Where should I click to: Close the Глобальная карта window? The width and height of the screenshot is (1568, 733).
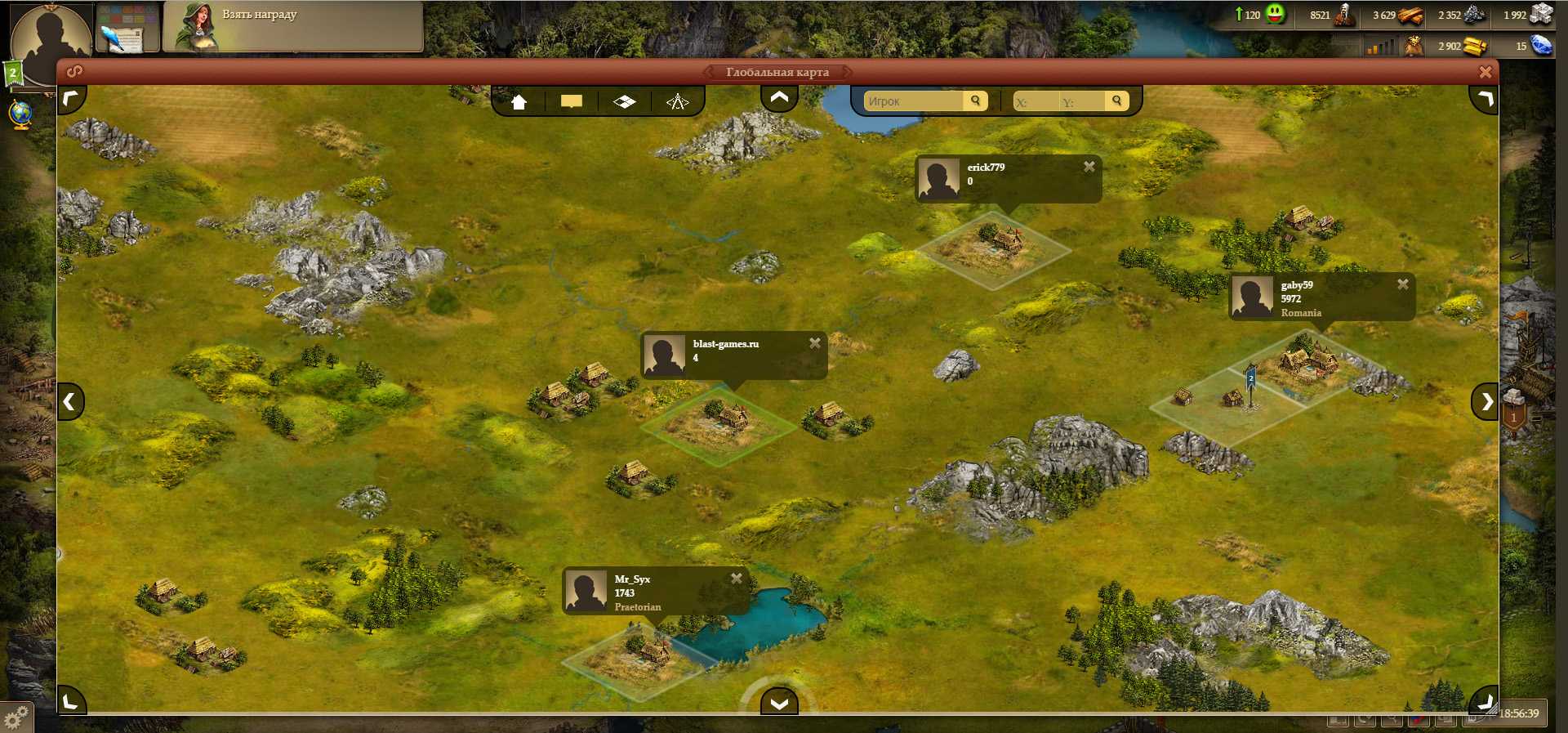pyautogui.click(x=1485, y=72)
